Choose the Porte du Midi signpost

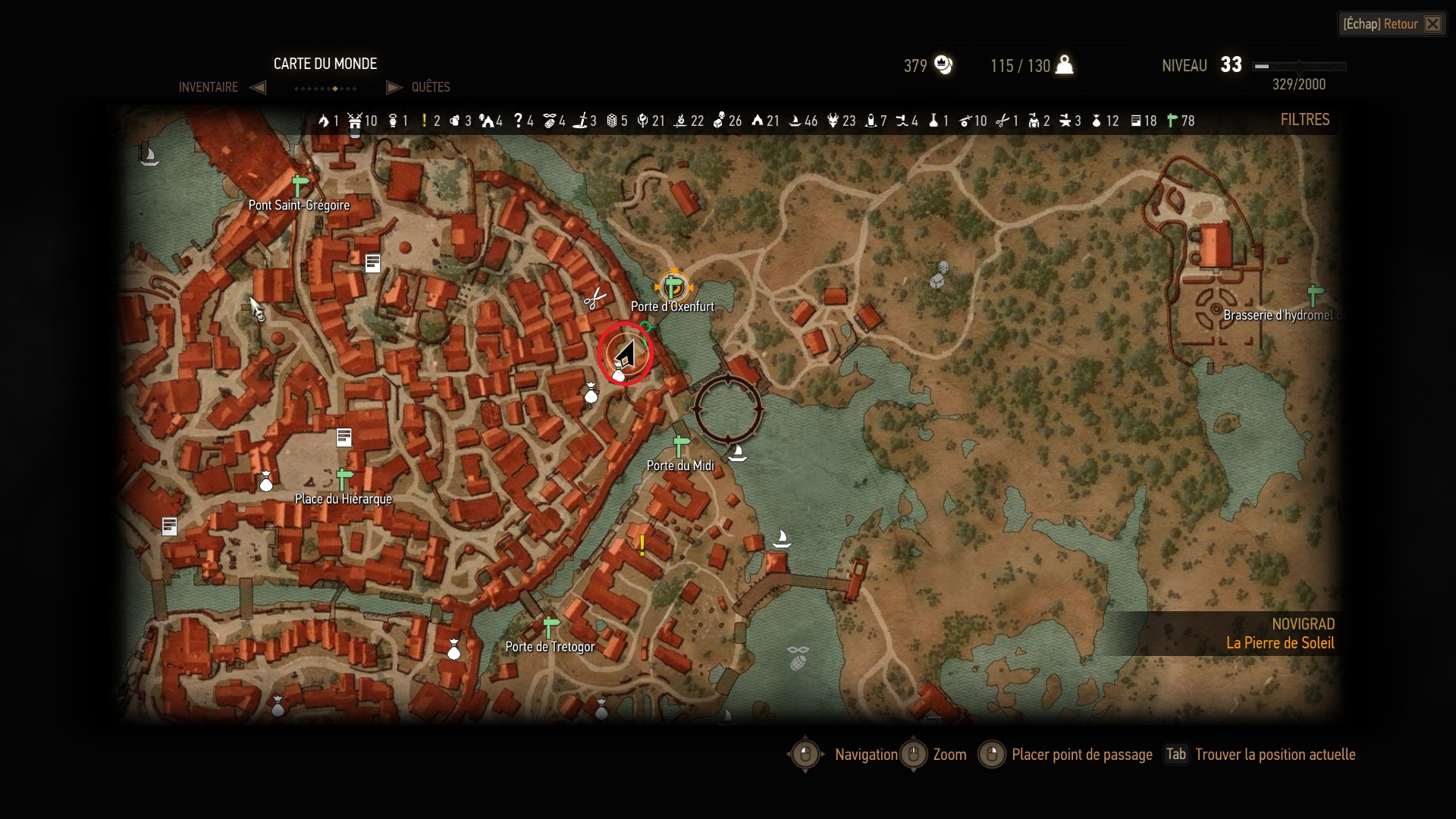coord(681,446)
